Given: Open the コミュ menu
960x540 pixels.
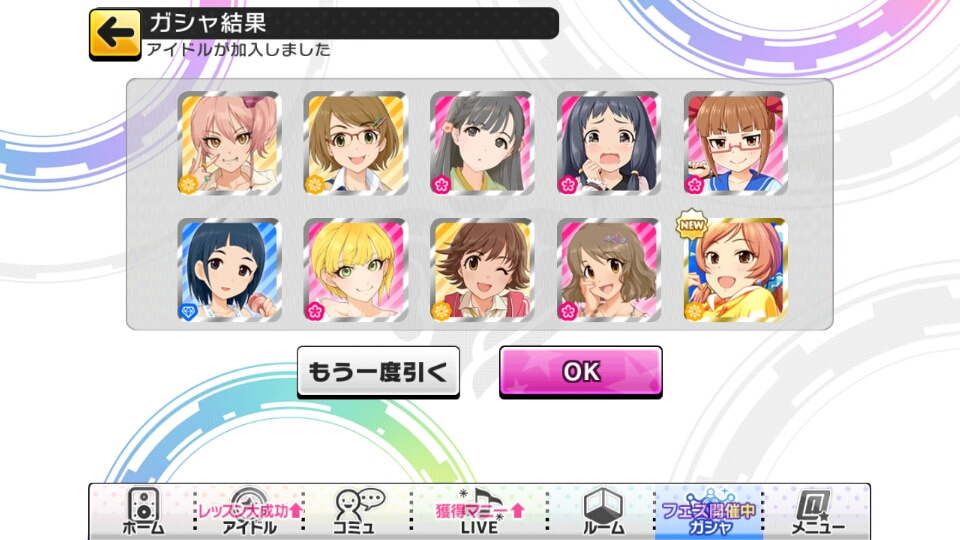Looking at the screenshot, I should [x=355, y=512].
